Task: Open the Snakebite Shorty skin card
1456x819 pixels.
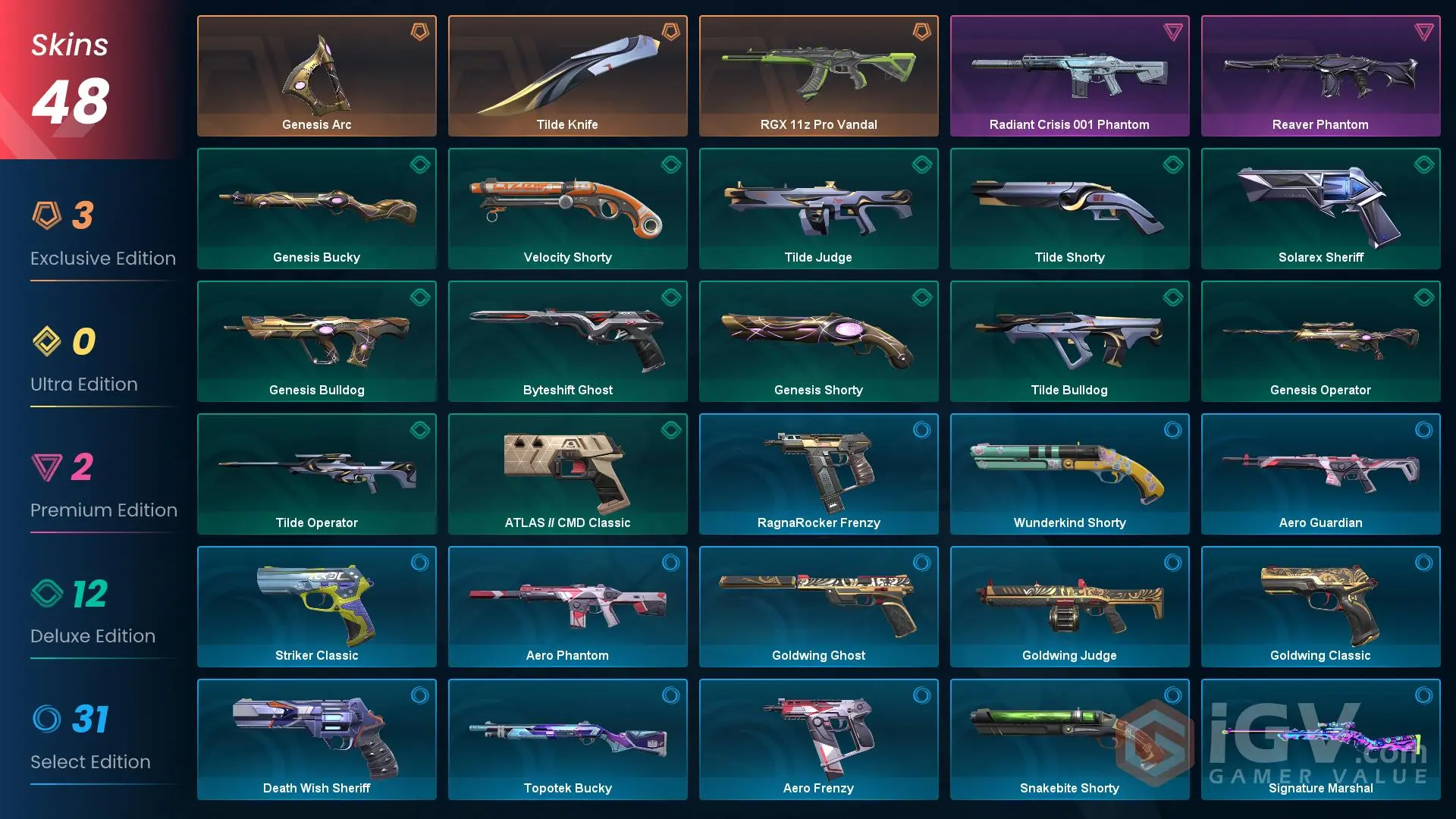Action: tap(1069, 739)
